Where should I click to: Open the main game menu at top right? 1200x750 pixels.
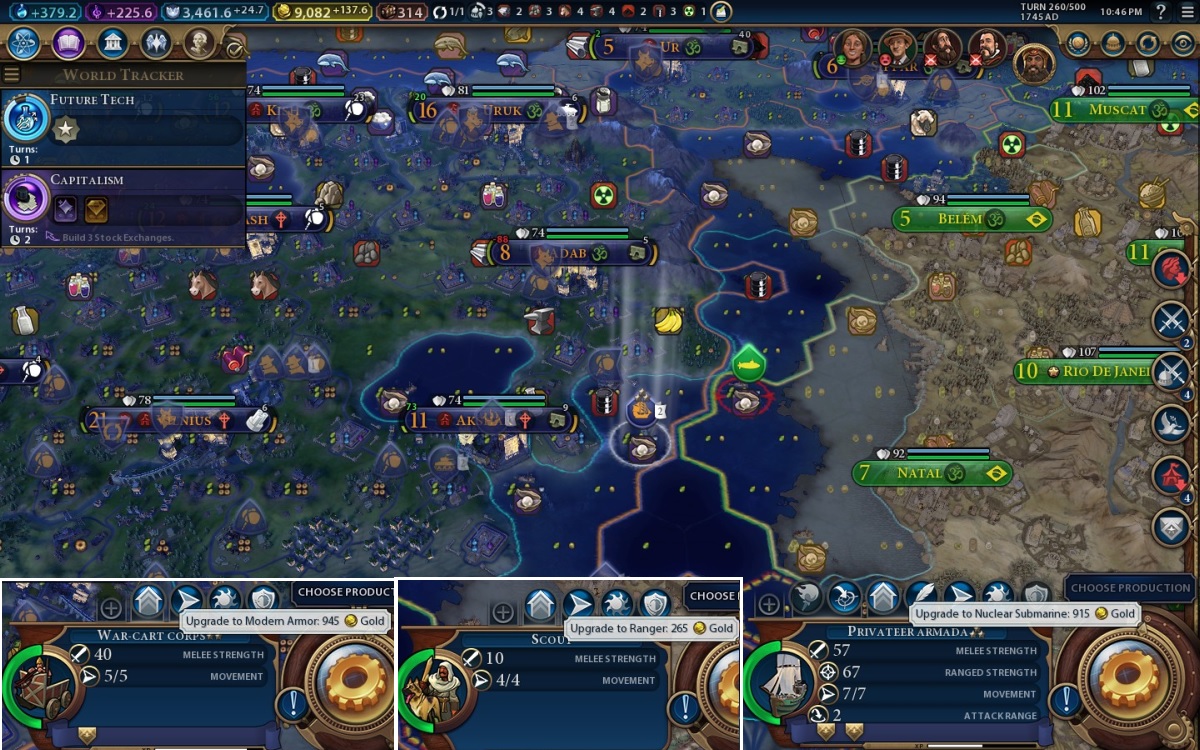(x=1187, y=12)
